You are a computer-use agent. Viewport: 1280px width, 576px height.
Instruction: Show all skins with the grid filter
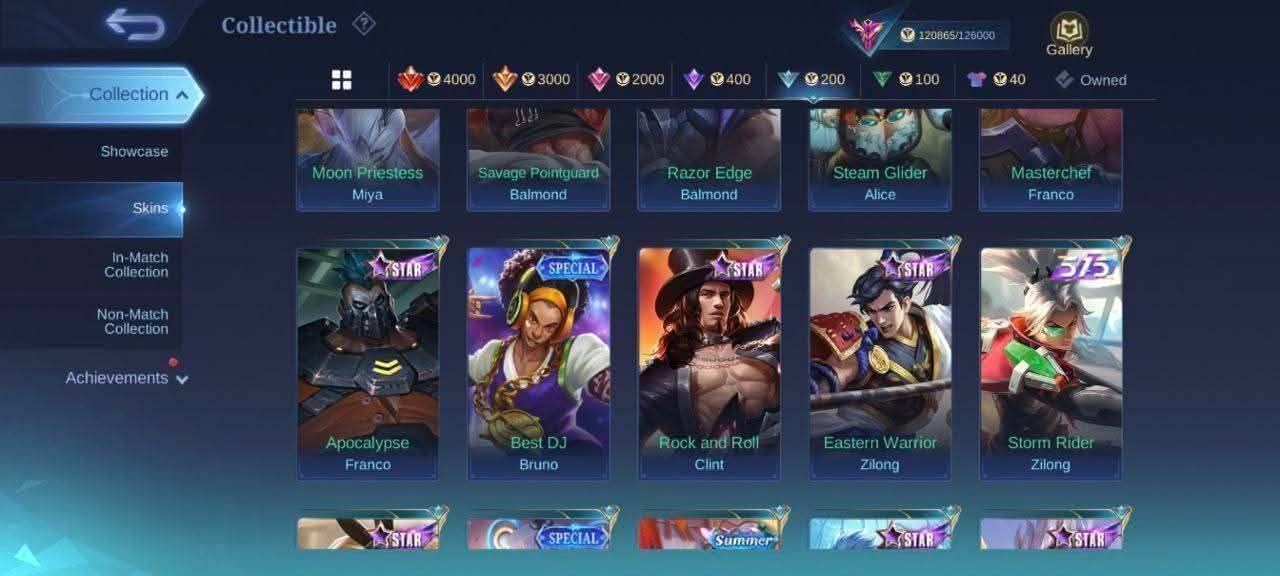342,80
